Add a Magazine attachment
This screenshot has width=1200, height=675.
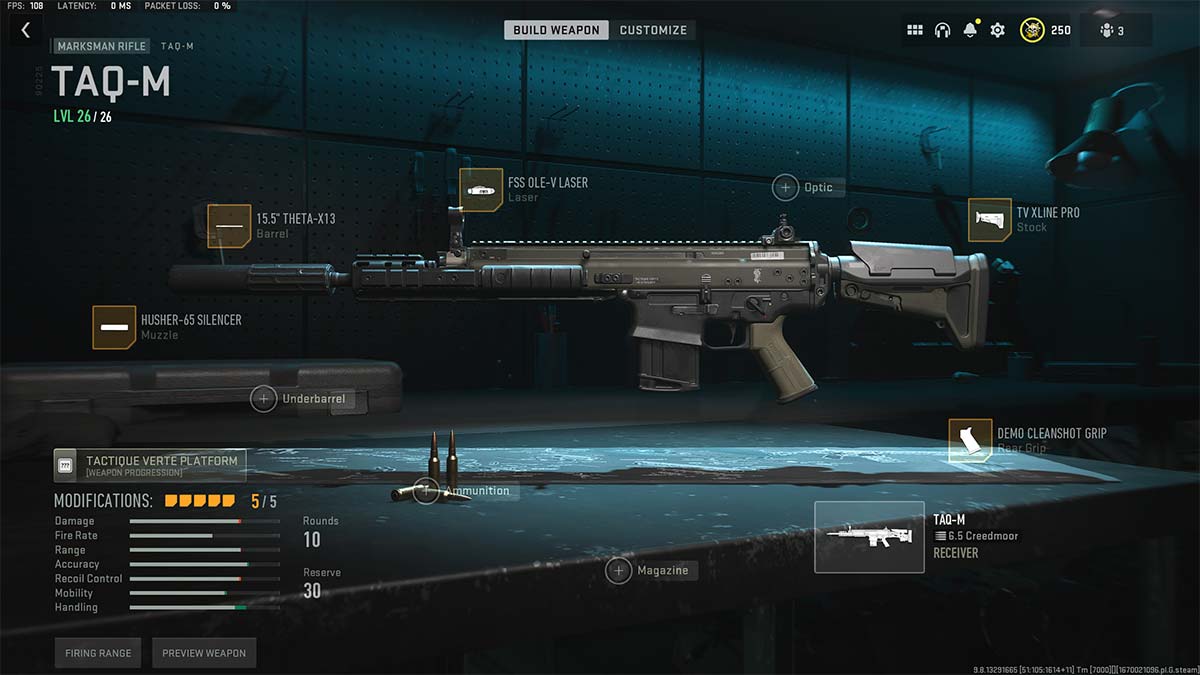(619, 570)
